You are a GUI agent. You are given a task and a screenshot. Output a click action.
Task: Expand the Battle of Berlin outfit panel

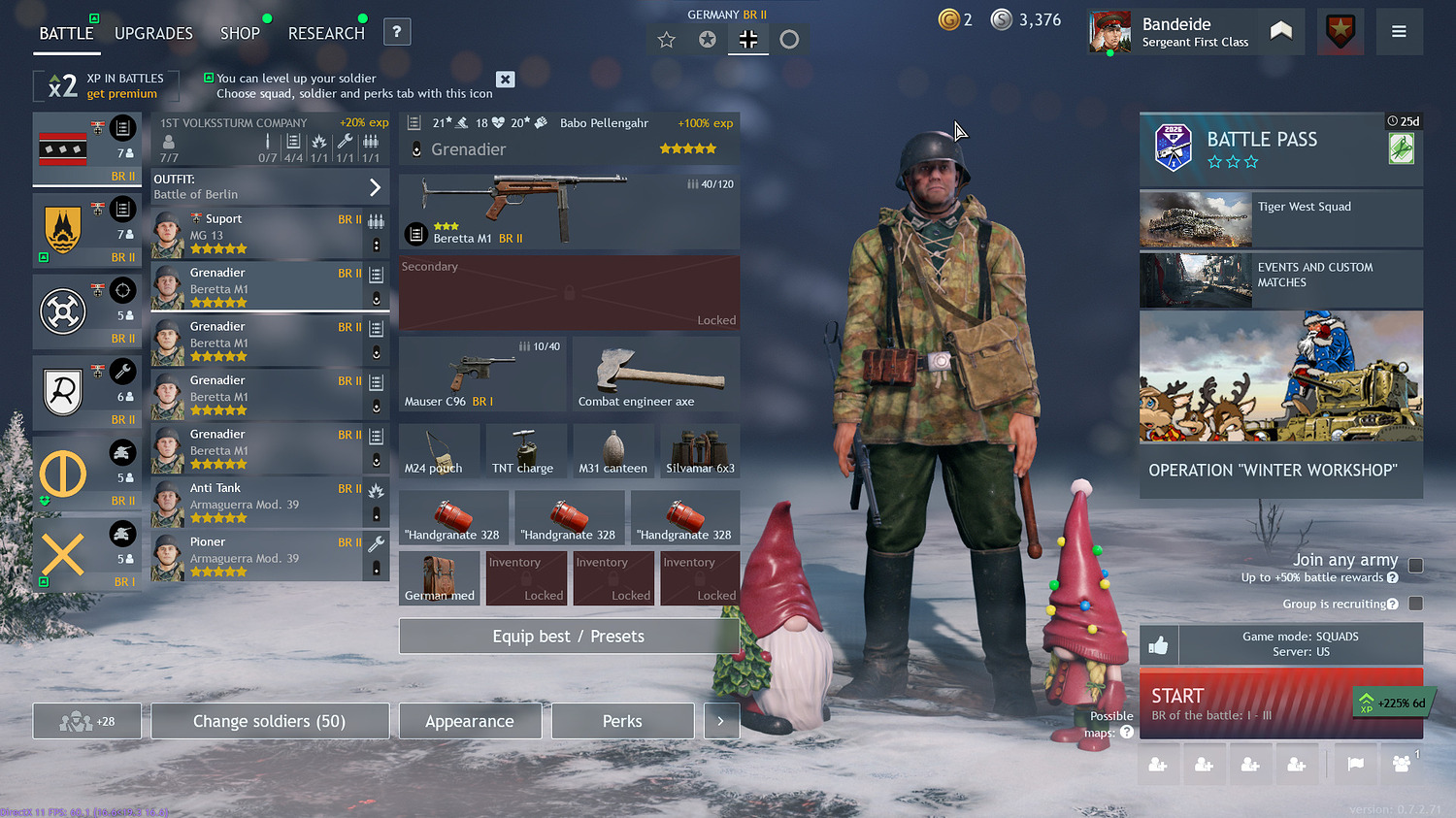coord(270,186)
